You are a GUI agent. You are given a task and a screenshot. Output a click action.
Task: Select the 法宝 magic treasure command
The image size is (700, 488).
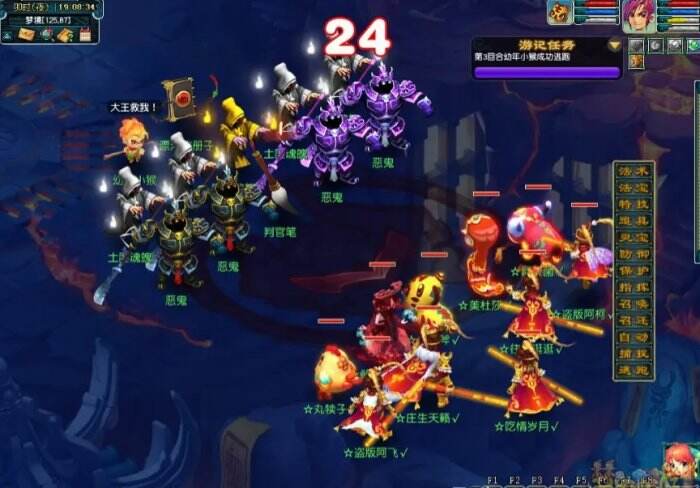pos(634,187)
